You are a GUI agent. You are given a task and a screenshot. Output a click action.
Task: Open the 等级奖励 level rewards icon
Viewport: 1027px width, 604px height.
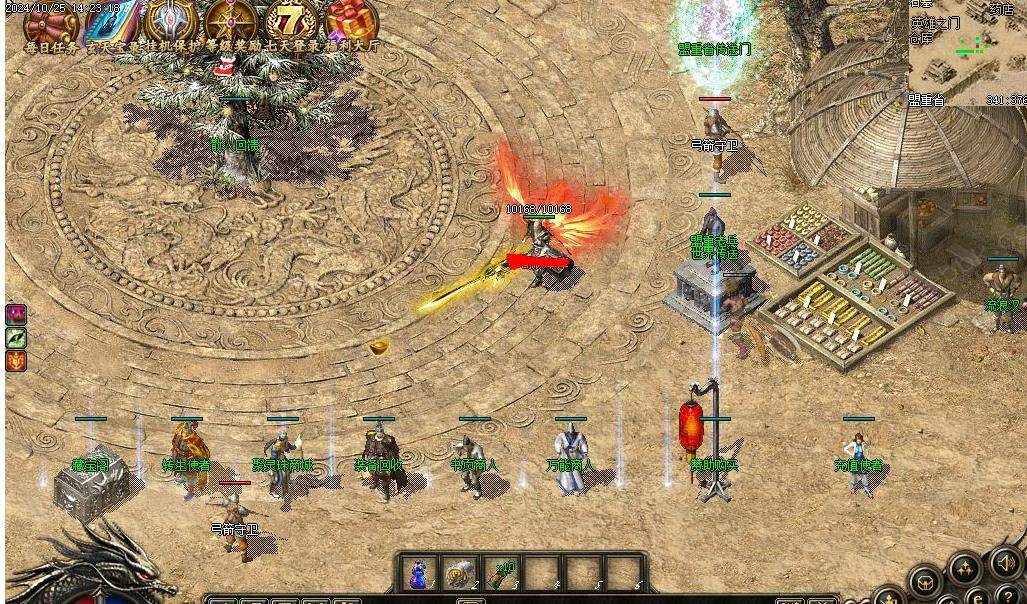[230, 22]
